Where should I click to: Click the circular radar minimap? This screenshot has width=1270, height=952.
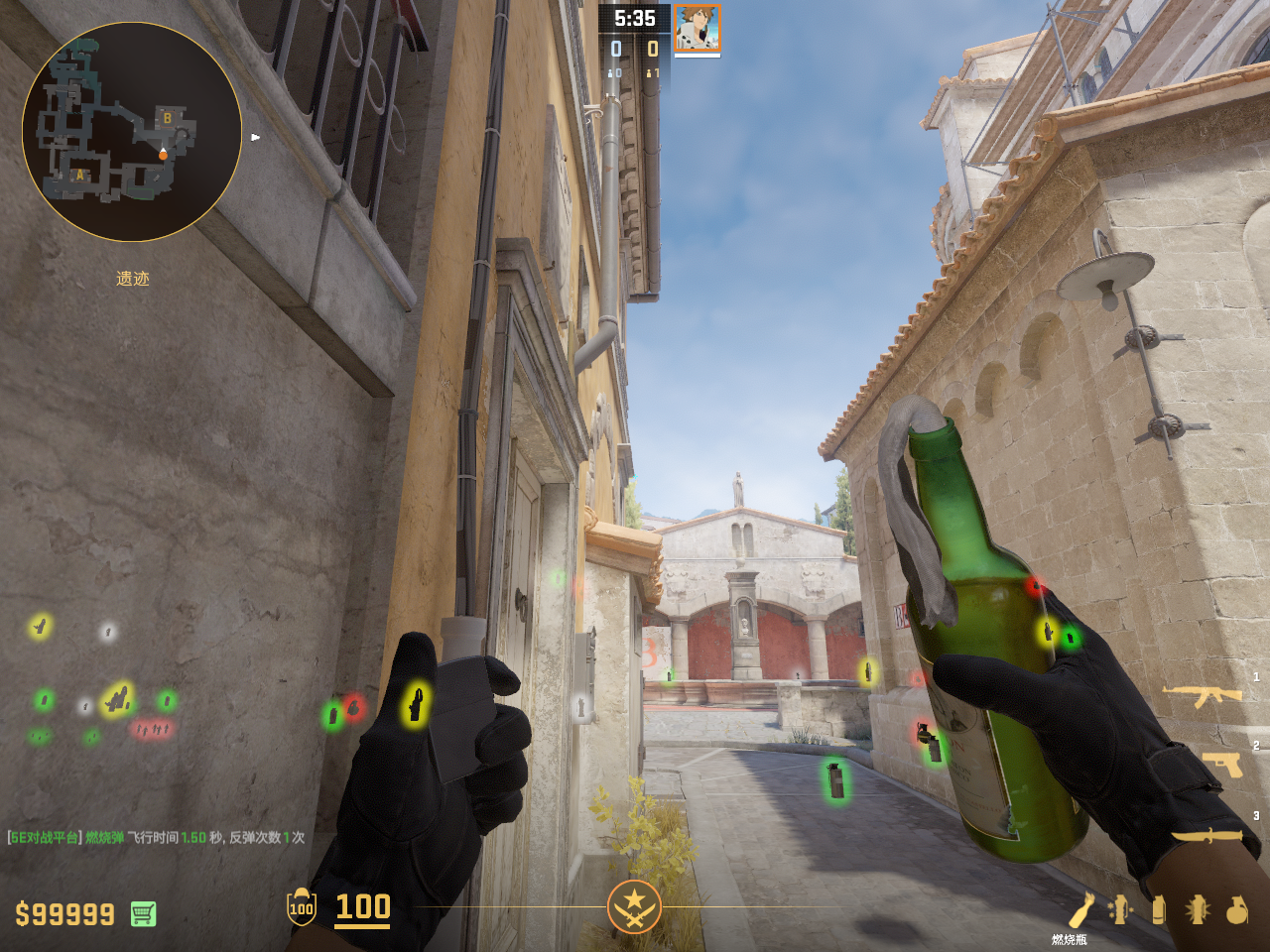132,132
